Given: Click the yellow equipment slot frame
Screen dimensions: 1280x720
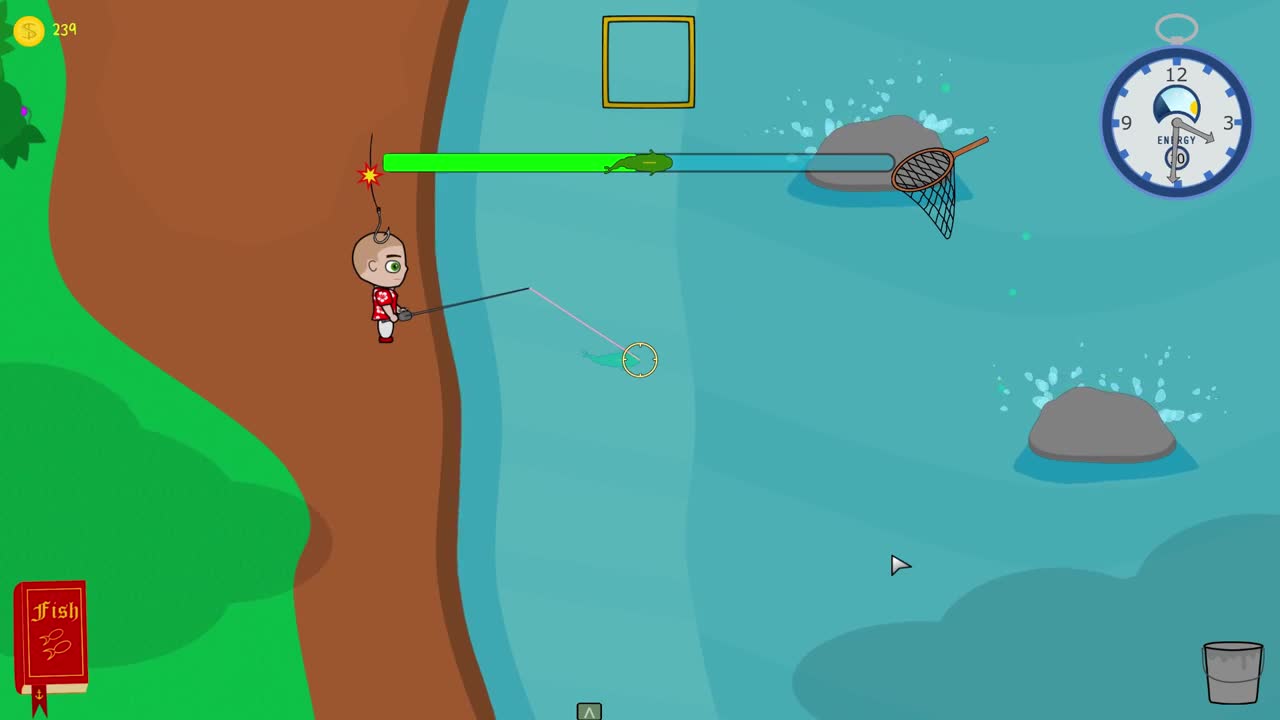Looking at the screenshot, I should 647,61.
